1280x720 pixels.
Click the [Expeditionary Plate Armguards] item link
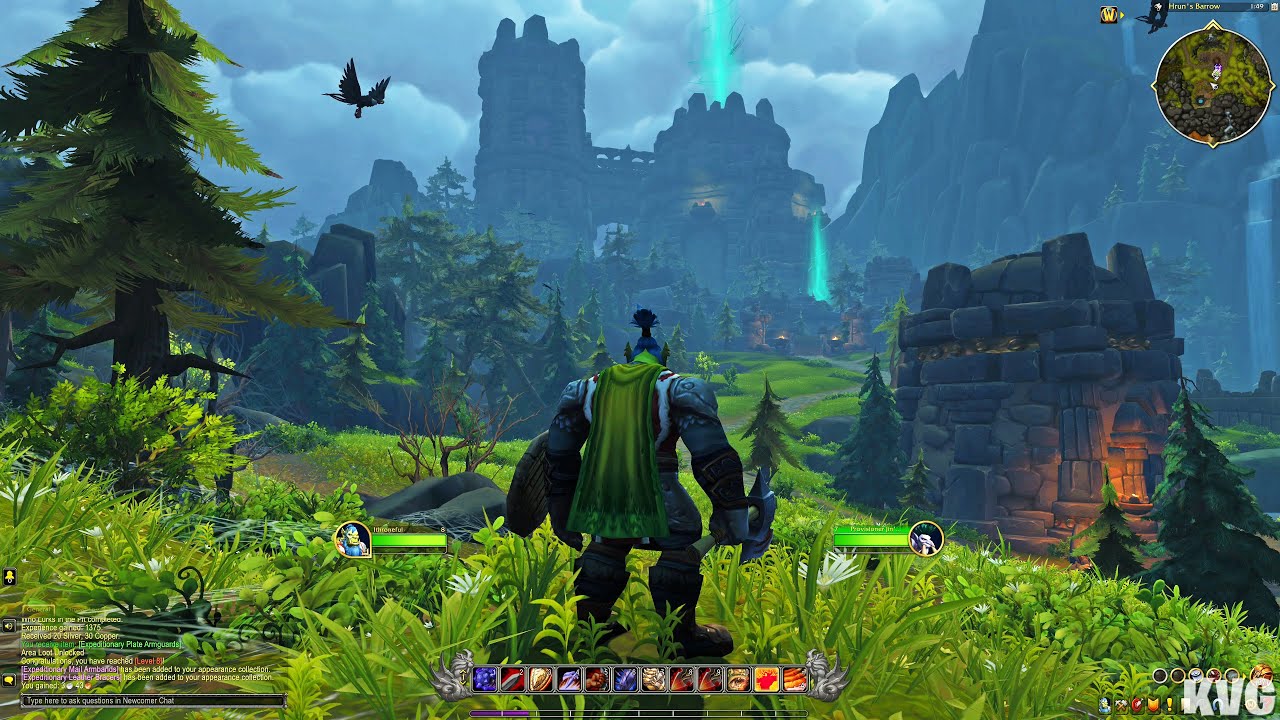point(130,644)
